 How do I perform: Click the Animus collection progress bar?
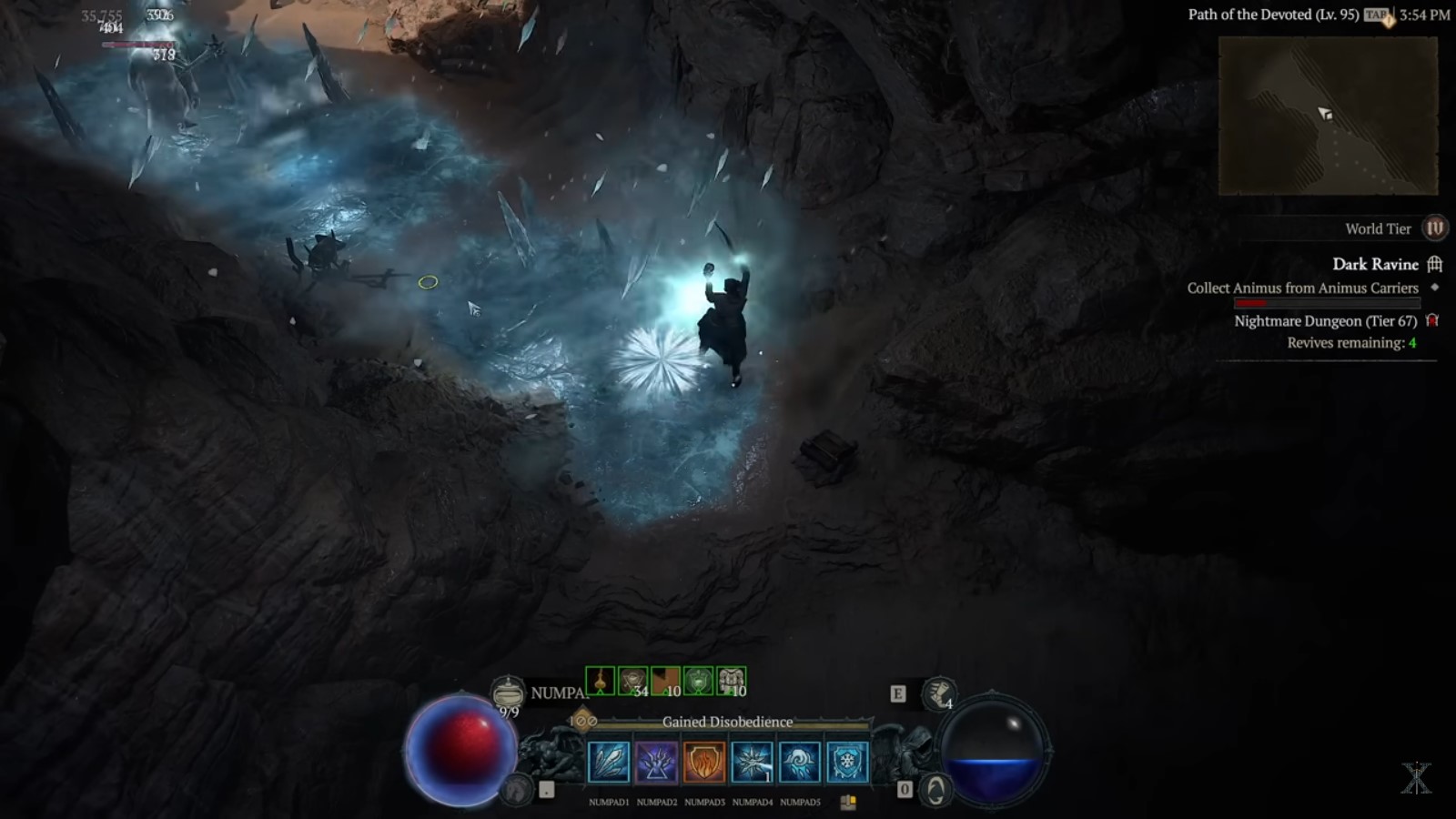pos(1328,301)
